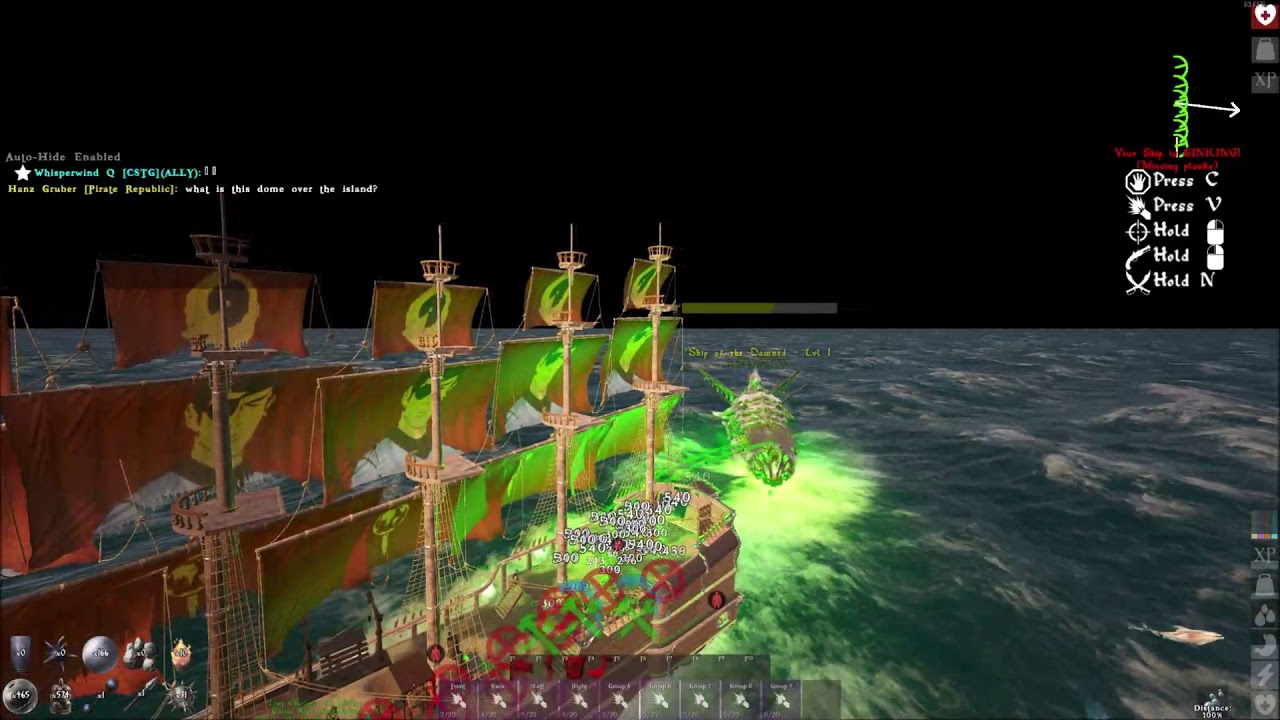Open the weight bag icon at top
Screen dimensions: 1280x720
tap(1264, 49)
